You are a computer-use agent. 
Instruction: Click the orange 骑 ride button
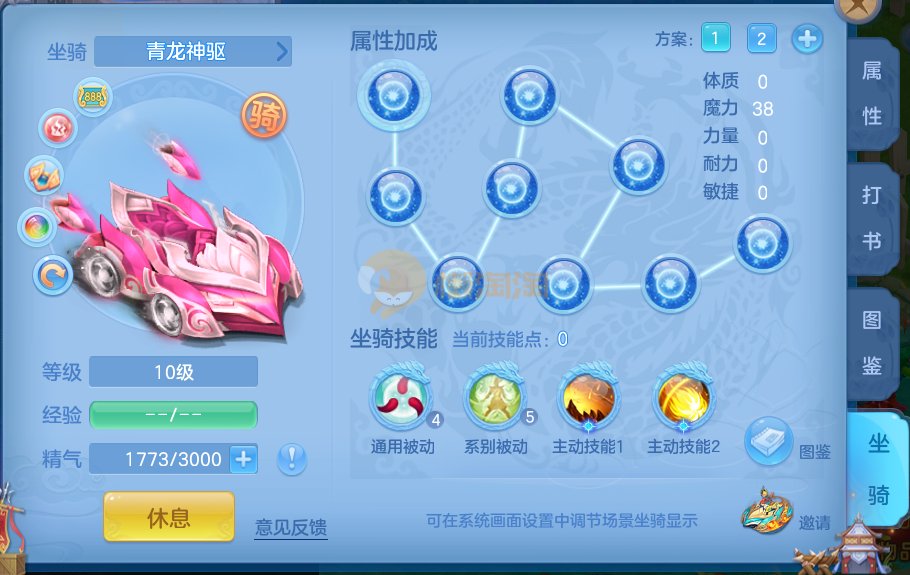[264, 118]
